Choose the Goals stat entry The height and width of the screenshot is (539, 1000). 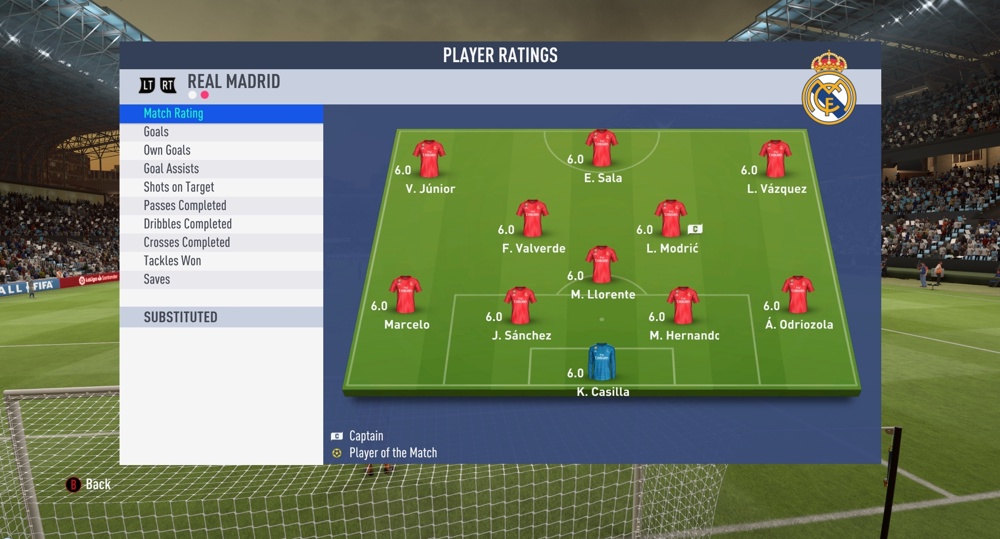click(x=220, y=132)
